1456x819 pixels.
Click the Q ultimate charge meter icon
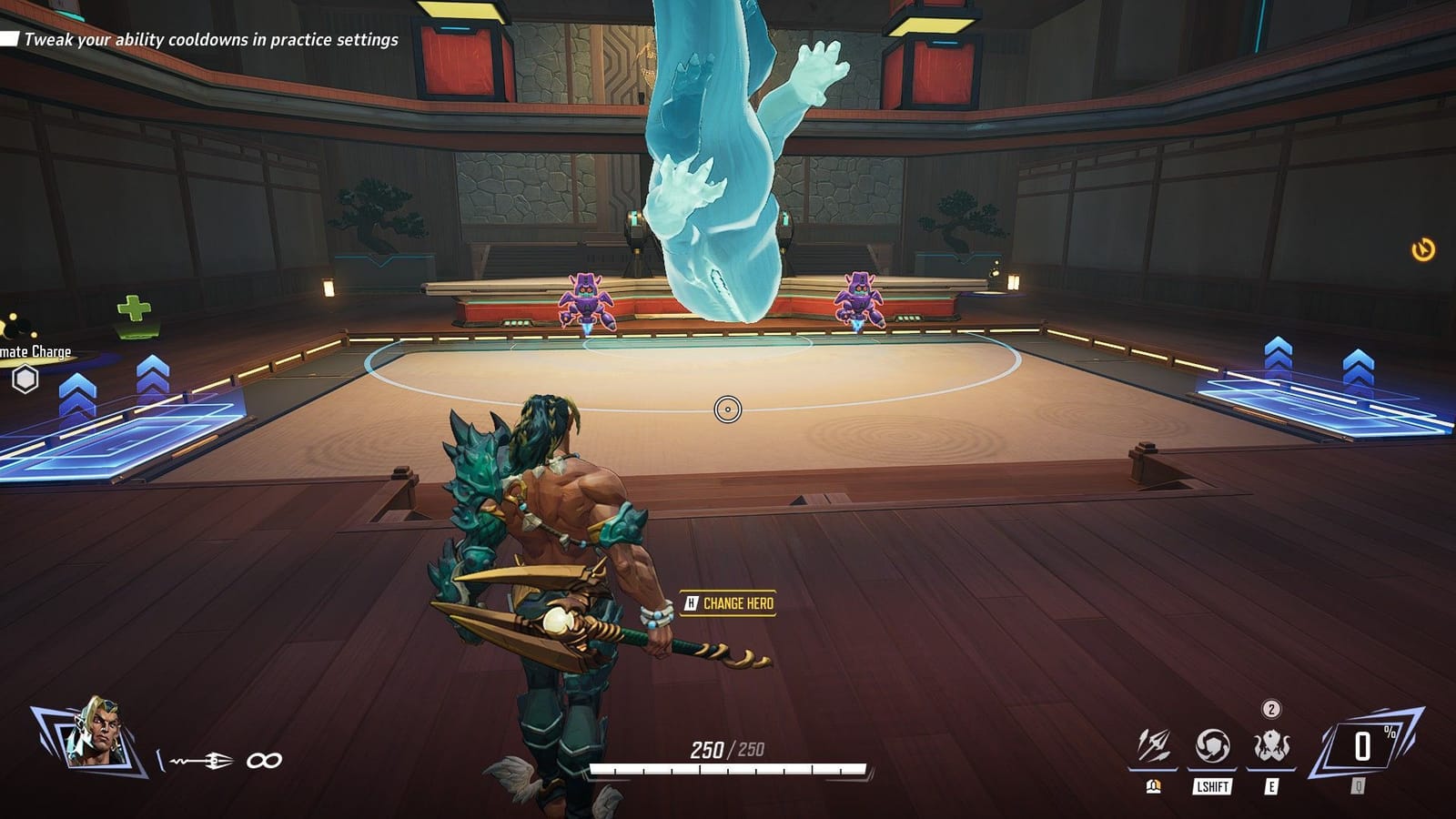(x=1362, y=744)
